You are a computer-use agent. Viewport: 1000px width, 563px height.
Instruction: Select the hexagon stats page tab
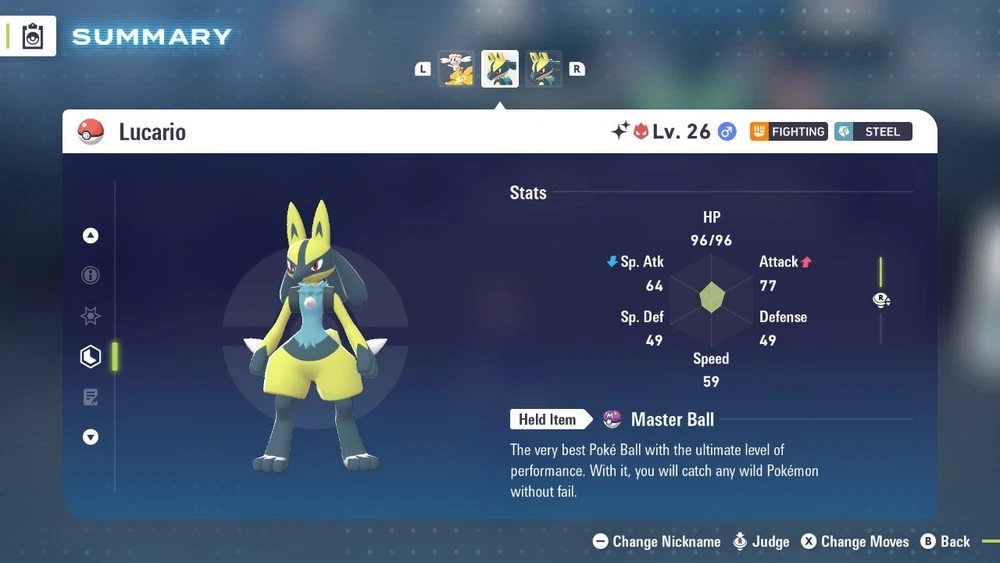point(91,356)
